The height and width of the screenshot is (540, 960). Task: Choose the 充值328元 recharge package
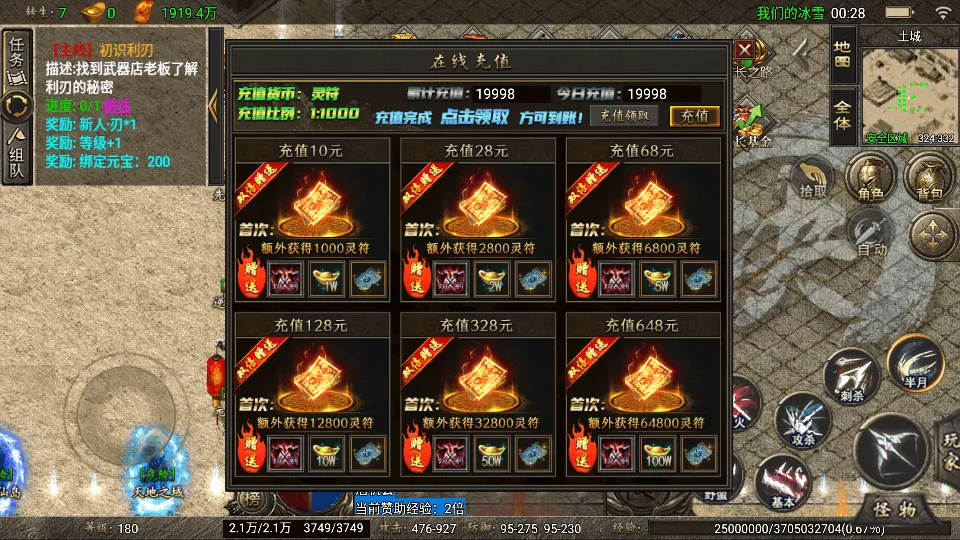[478, 394]
